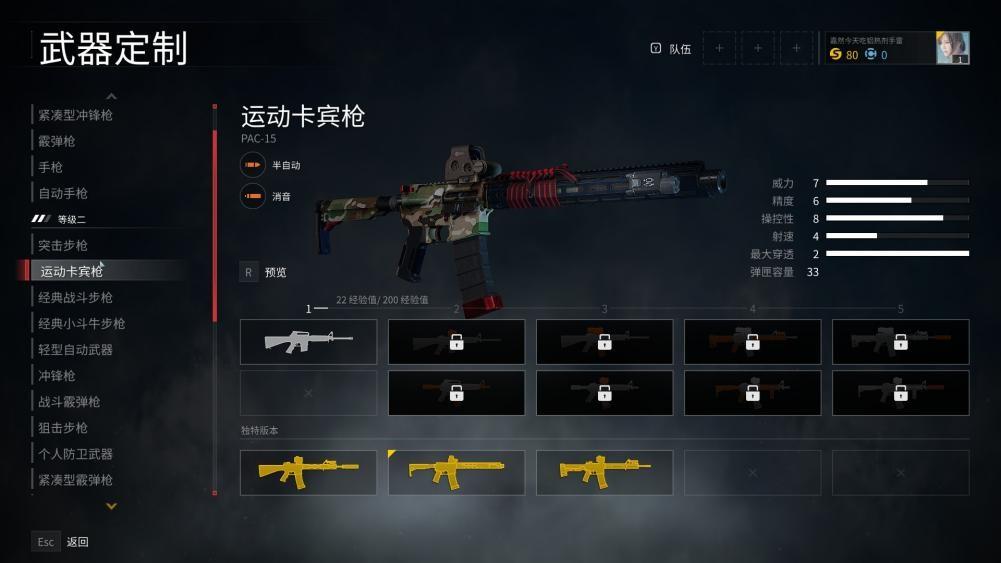Select the 运动卡宾枪 entry
This screenshot has height=563, width=1001.
tap(71, 271)
